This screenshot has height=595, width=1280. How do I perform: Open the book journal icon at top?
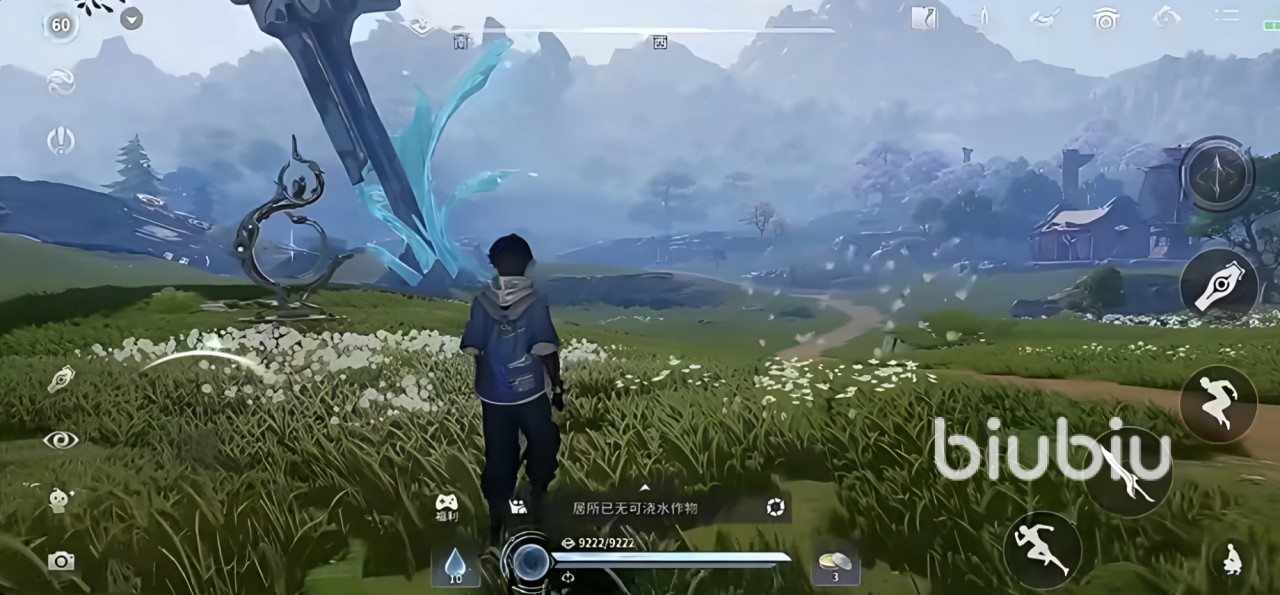pos(924,17)
